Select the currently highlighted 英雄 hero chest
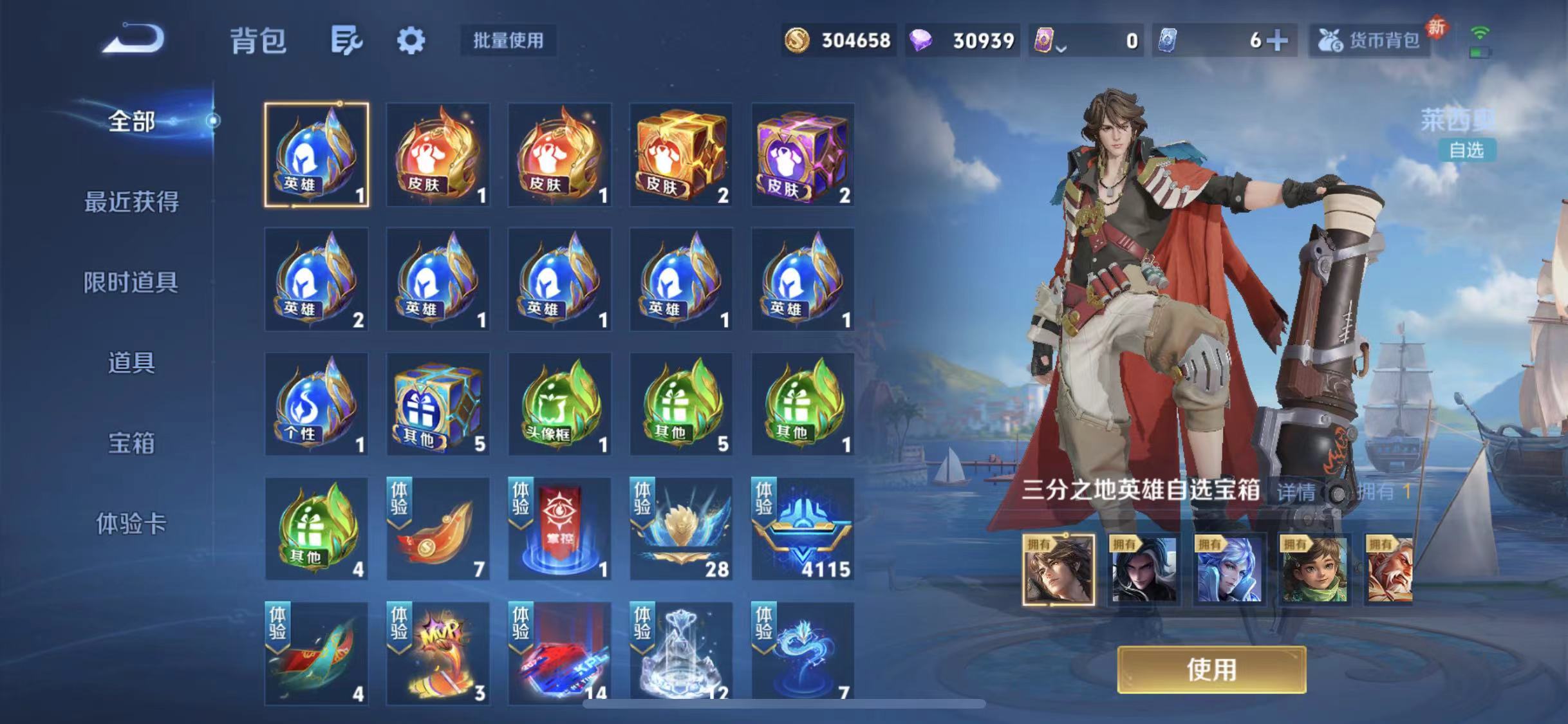This screenshot has width=1568, height=724. 315,154
